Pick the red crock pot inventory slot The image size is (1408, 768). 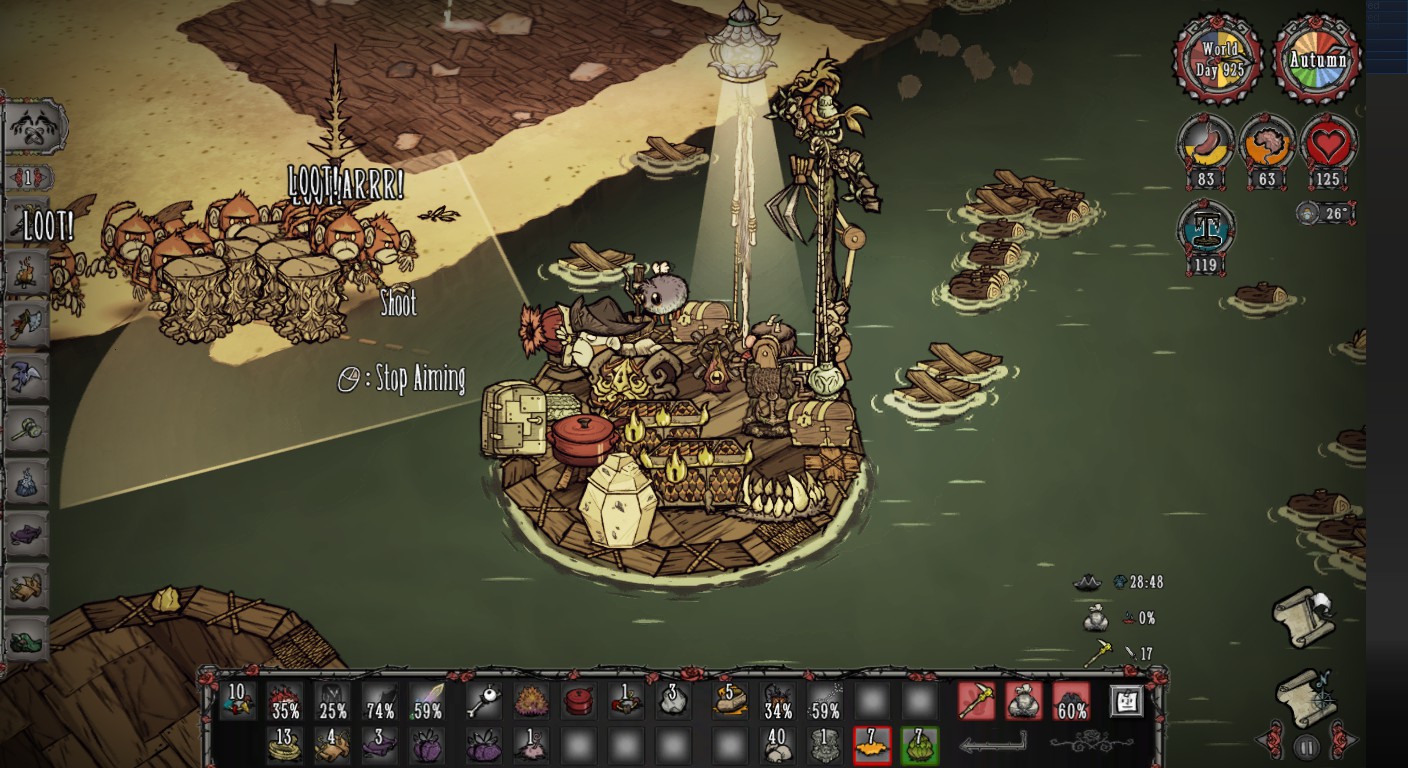(x=578, y=701)
